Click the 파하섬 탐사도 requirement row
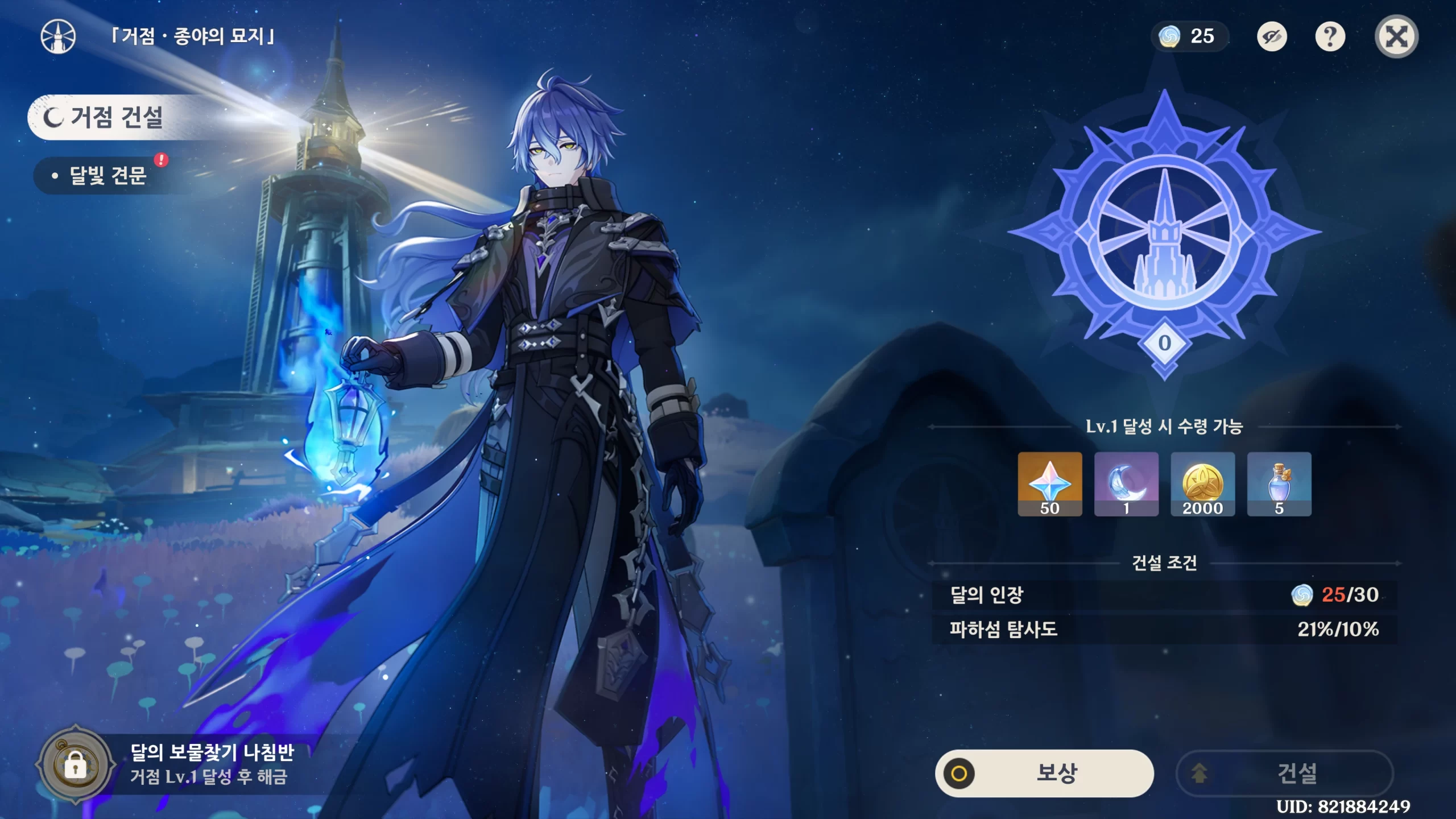 tap(1164, 629)
